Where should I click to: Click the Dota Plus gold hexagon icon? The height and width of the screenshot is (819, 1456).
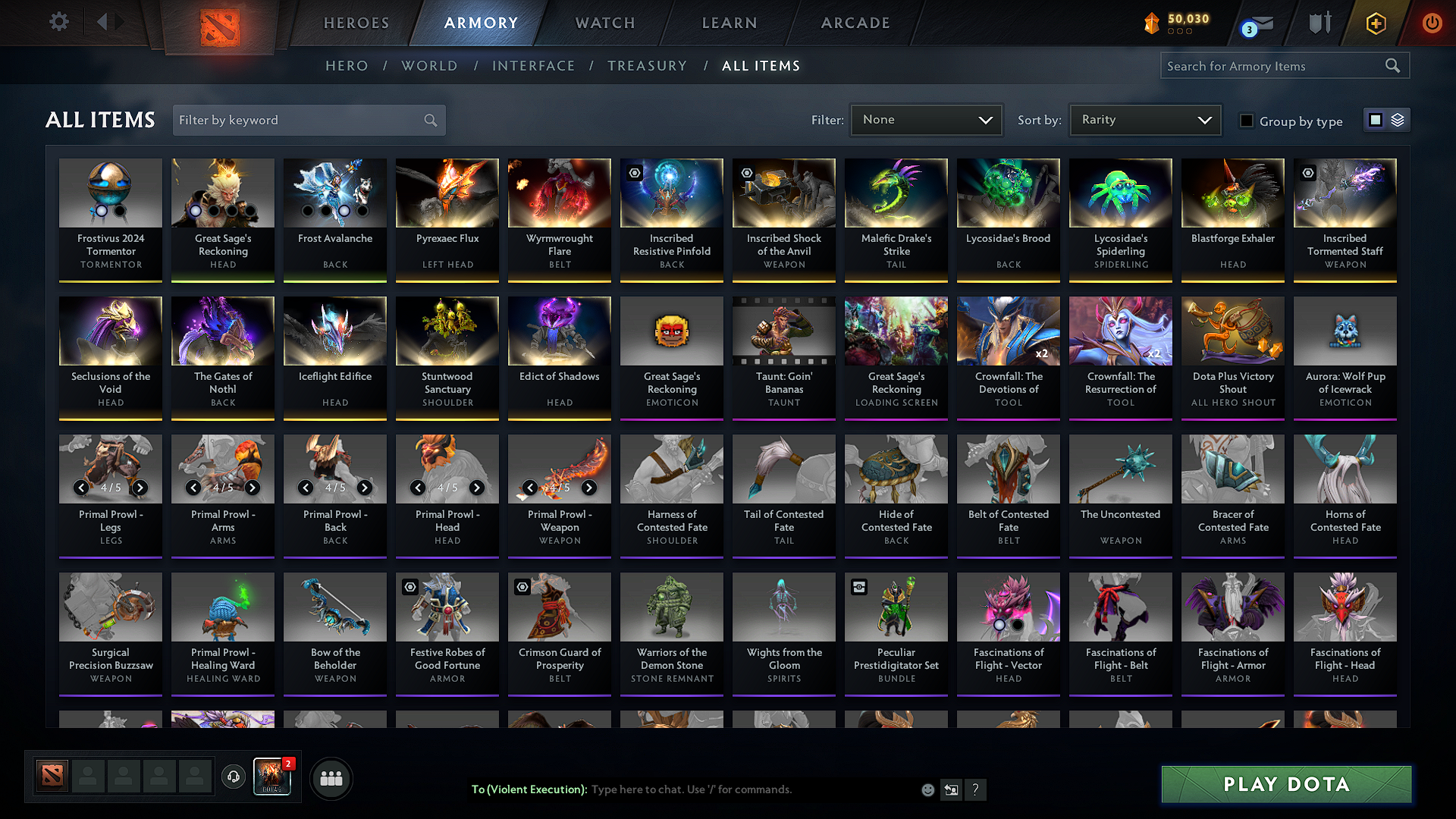pos(1376,24)
